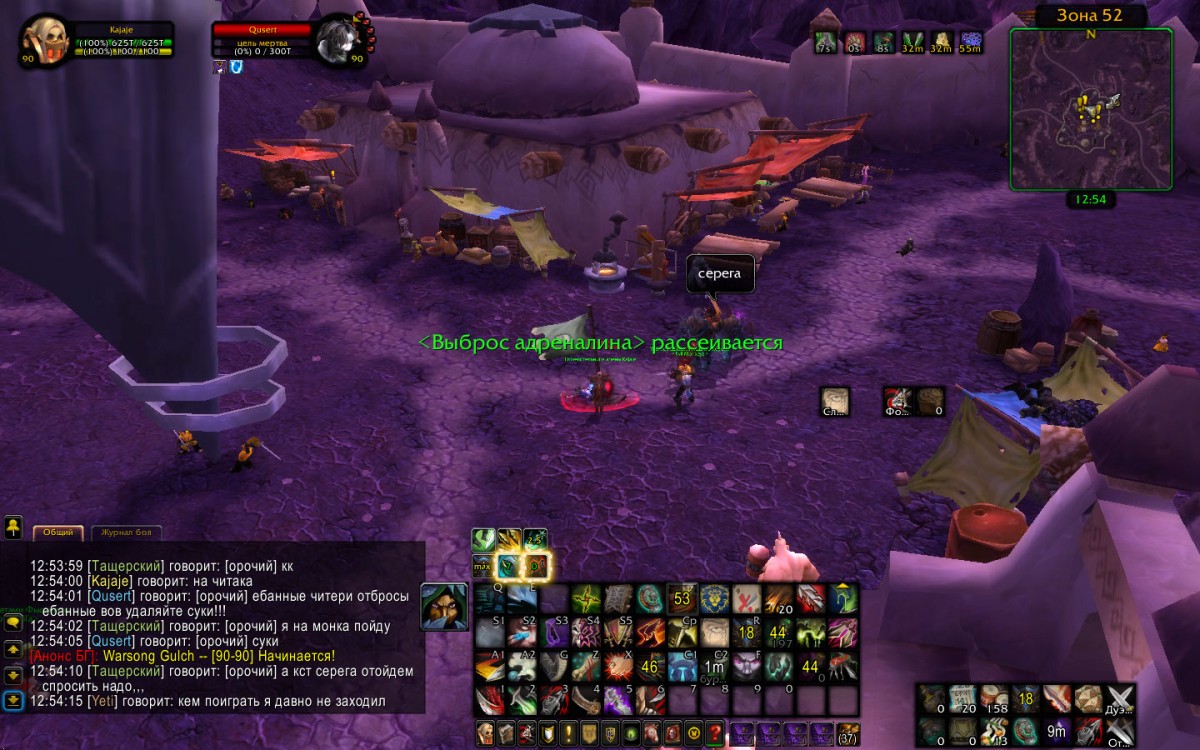
Task: Use the green shuriken ability
Action: 585,599
